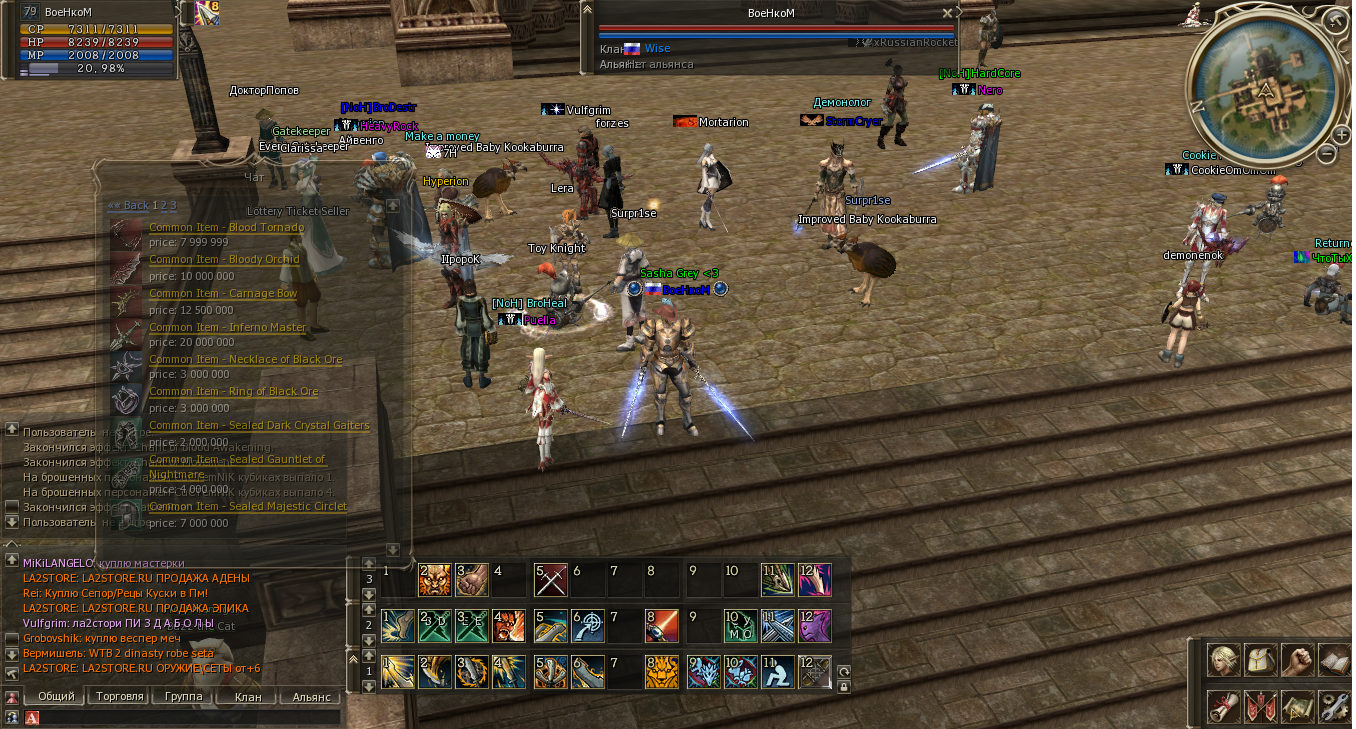
Task: Switch to the Клан chat tab
Action: [247, 696]
